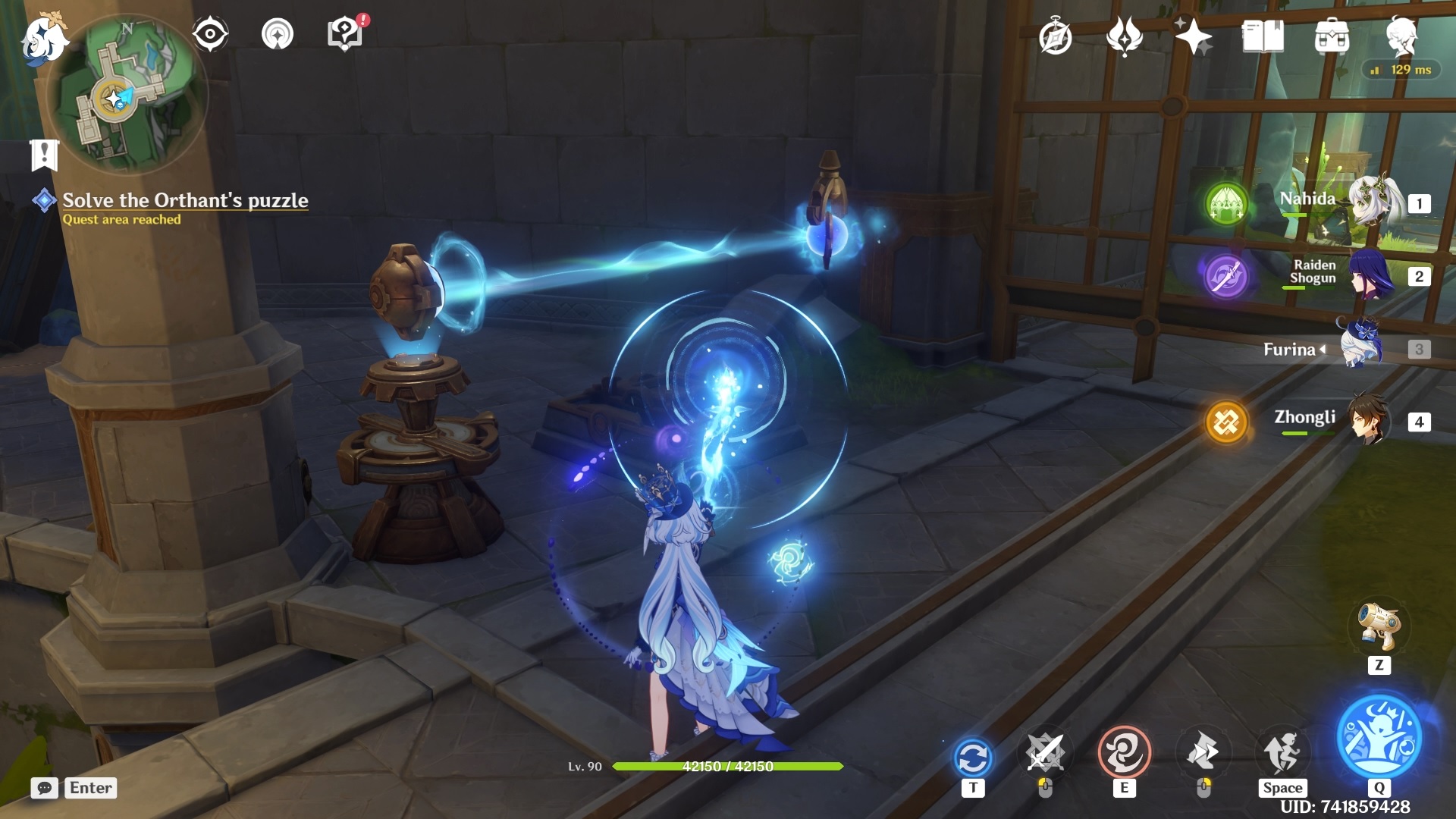The height and width of the screenshot is (819, 1456).
Task: Use the gadget above the Z label
Action: (1379, 626)
